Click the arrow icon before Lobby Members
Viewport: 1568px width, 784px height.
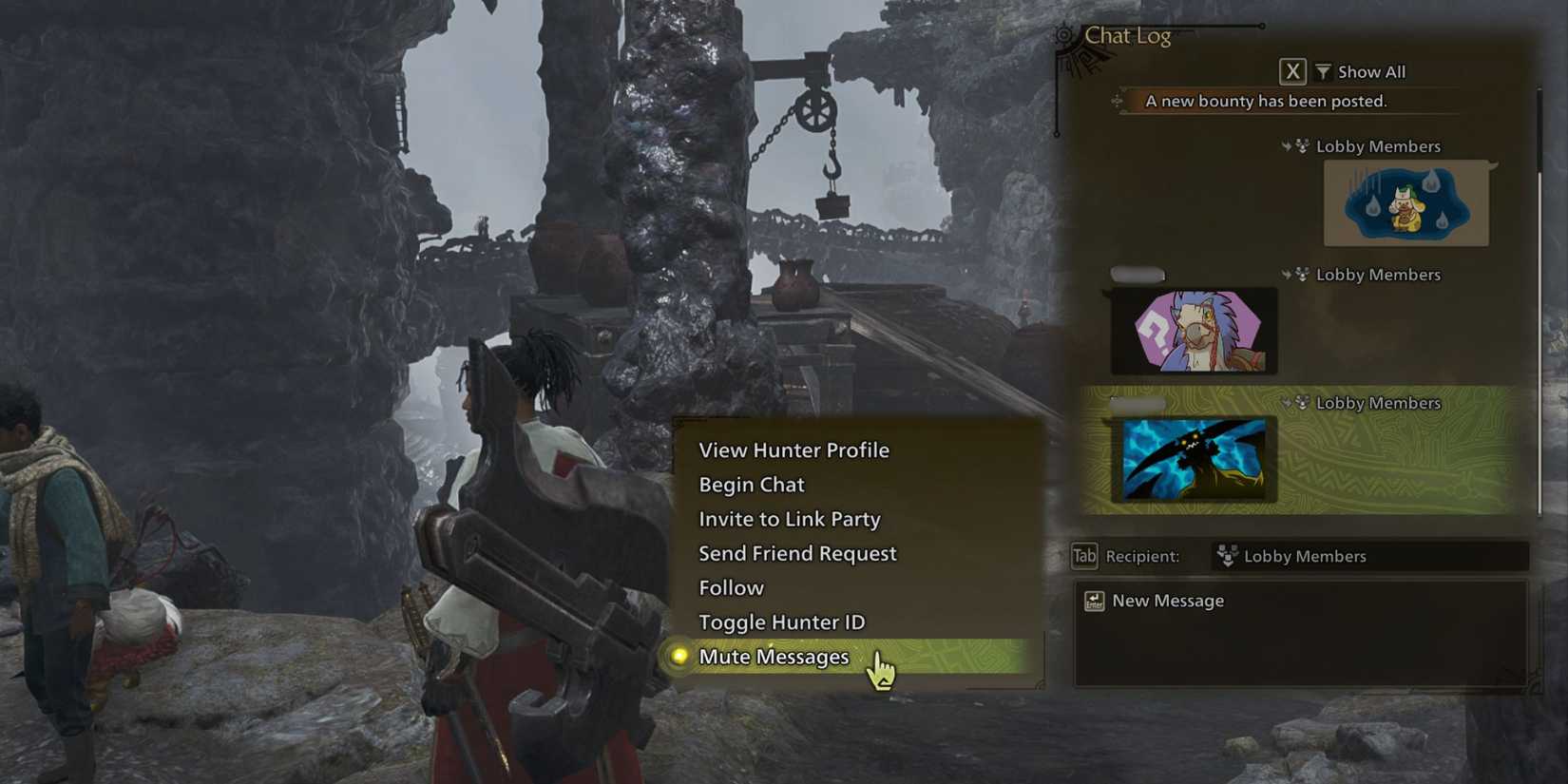click(1288, 145)
